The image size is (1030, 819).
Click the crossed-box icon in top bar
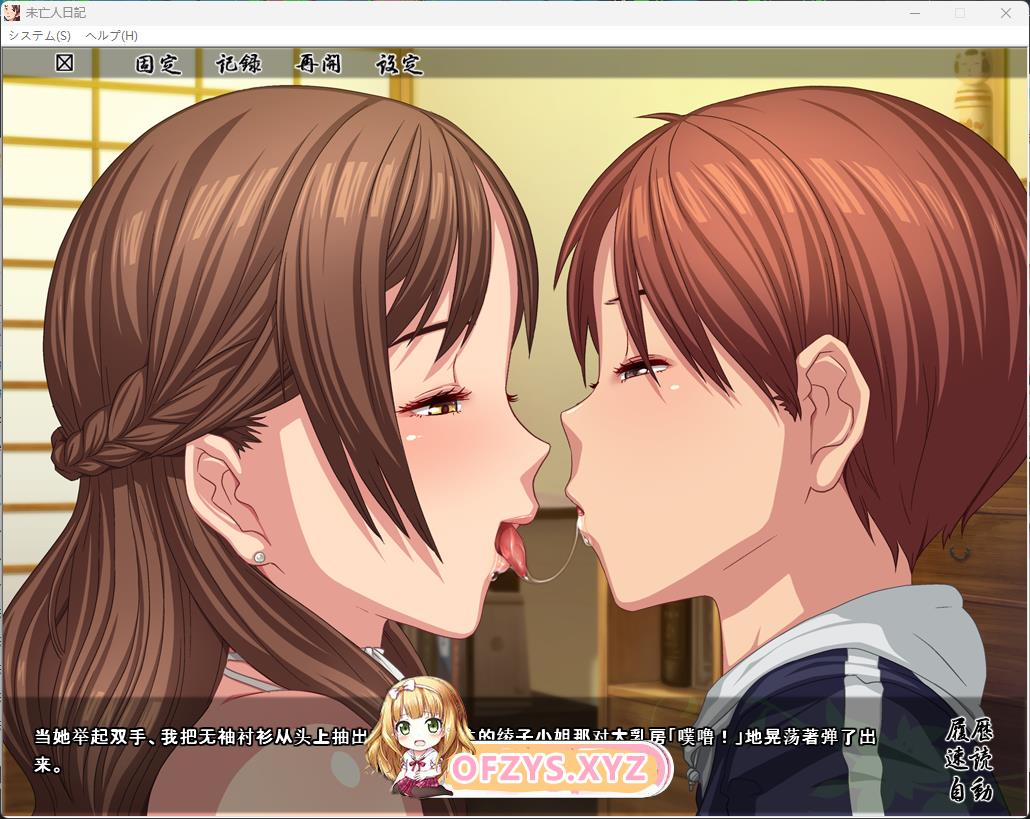65,63
